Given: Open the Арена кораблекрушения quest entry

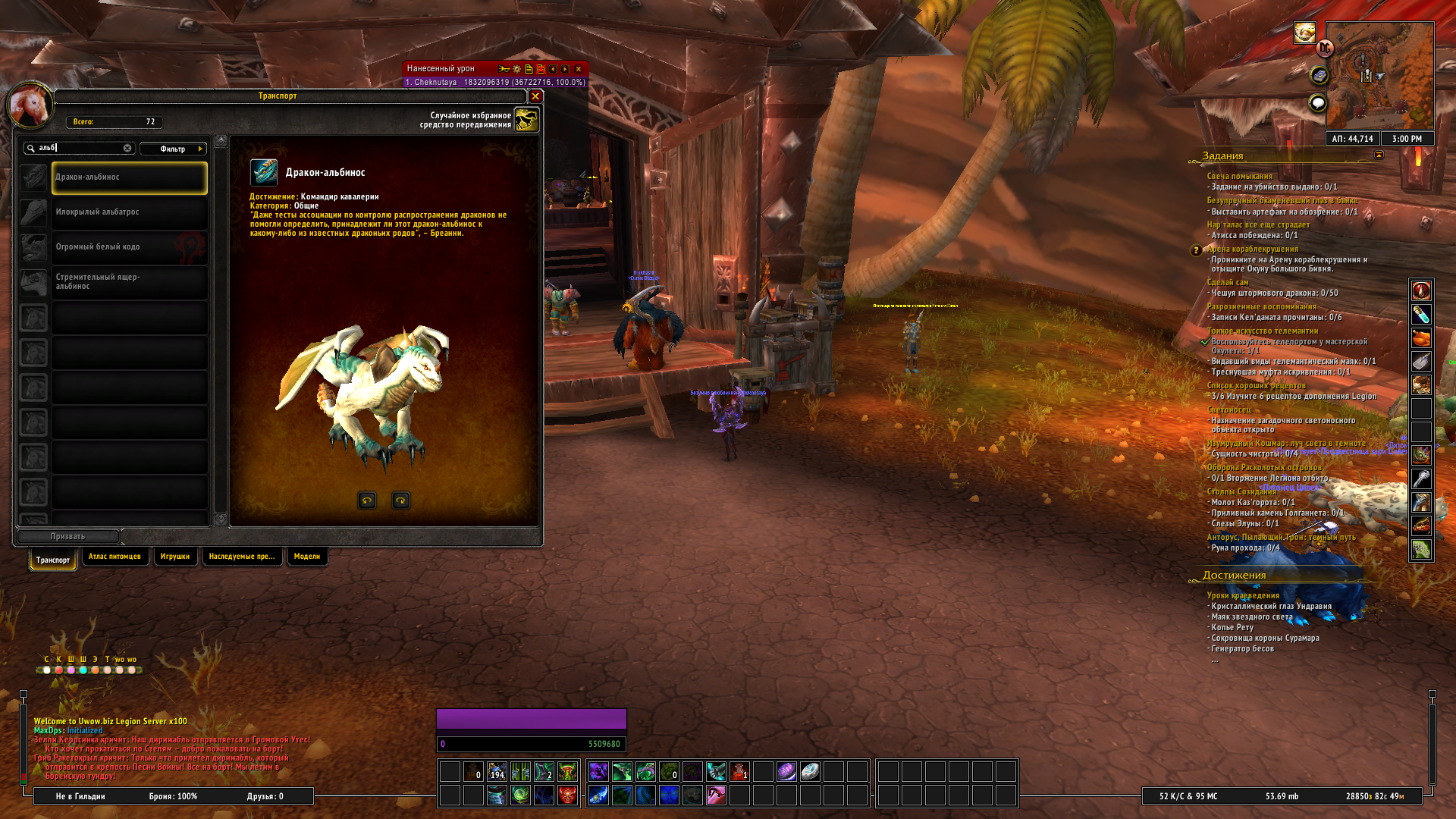Looking at the screenshot, I should [1253, 249].
